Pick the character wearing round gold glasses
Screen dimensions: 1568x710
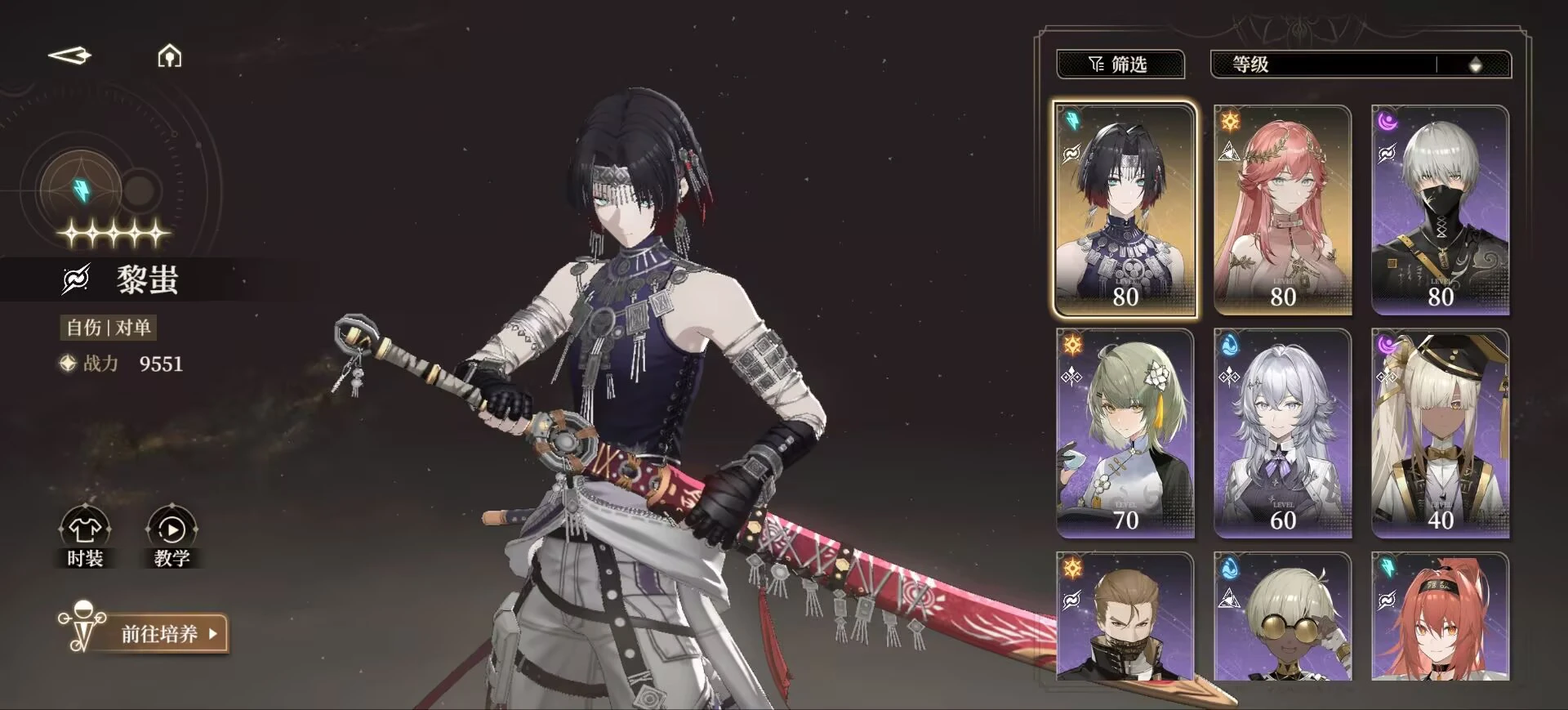(1282, 617)
